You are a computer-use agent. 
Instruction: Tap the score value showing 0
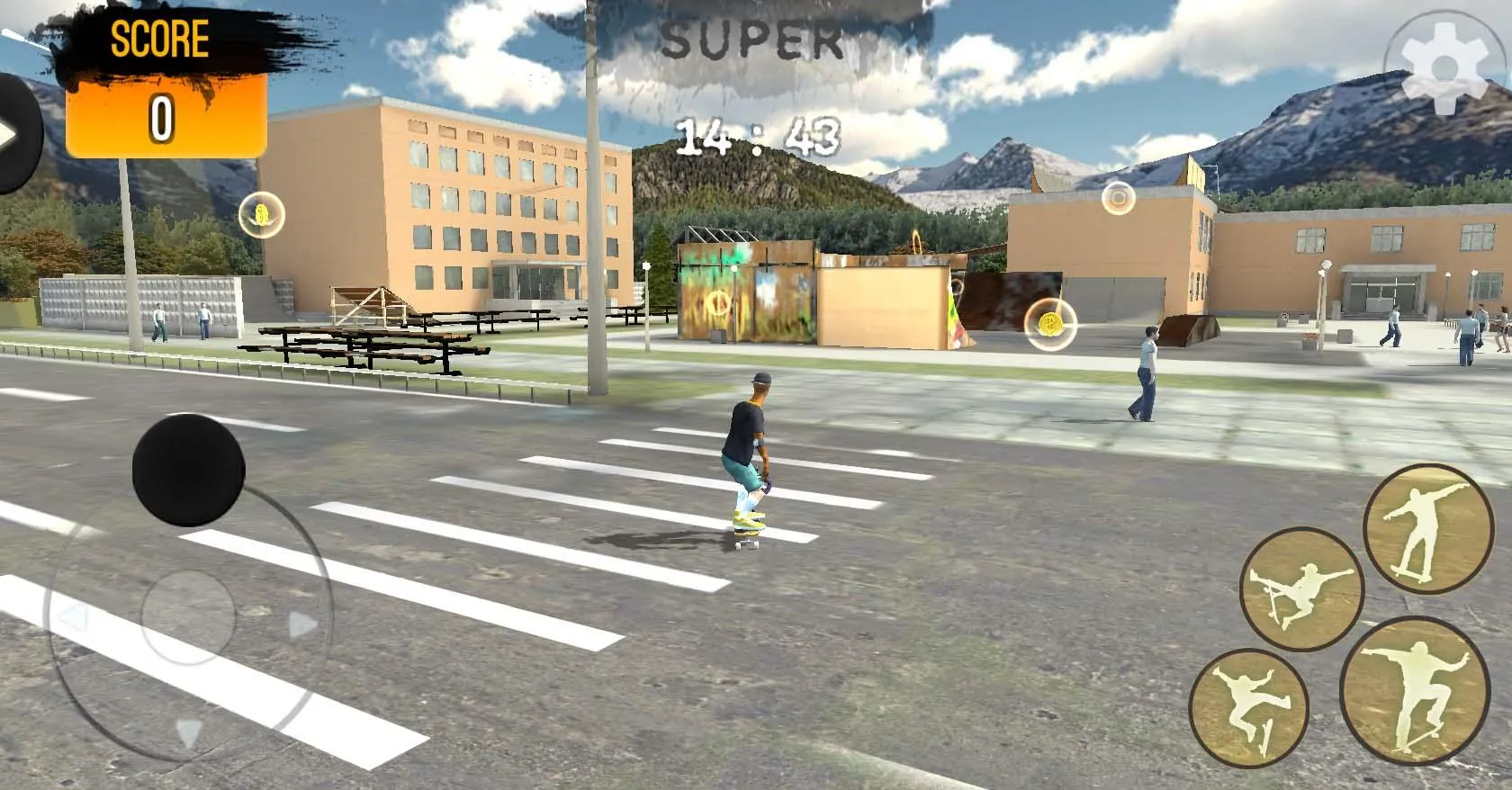(x=162, y=119)
